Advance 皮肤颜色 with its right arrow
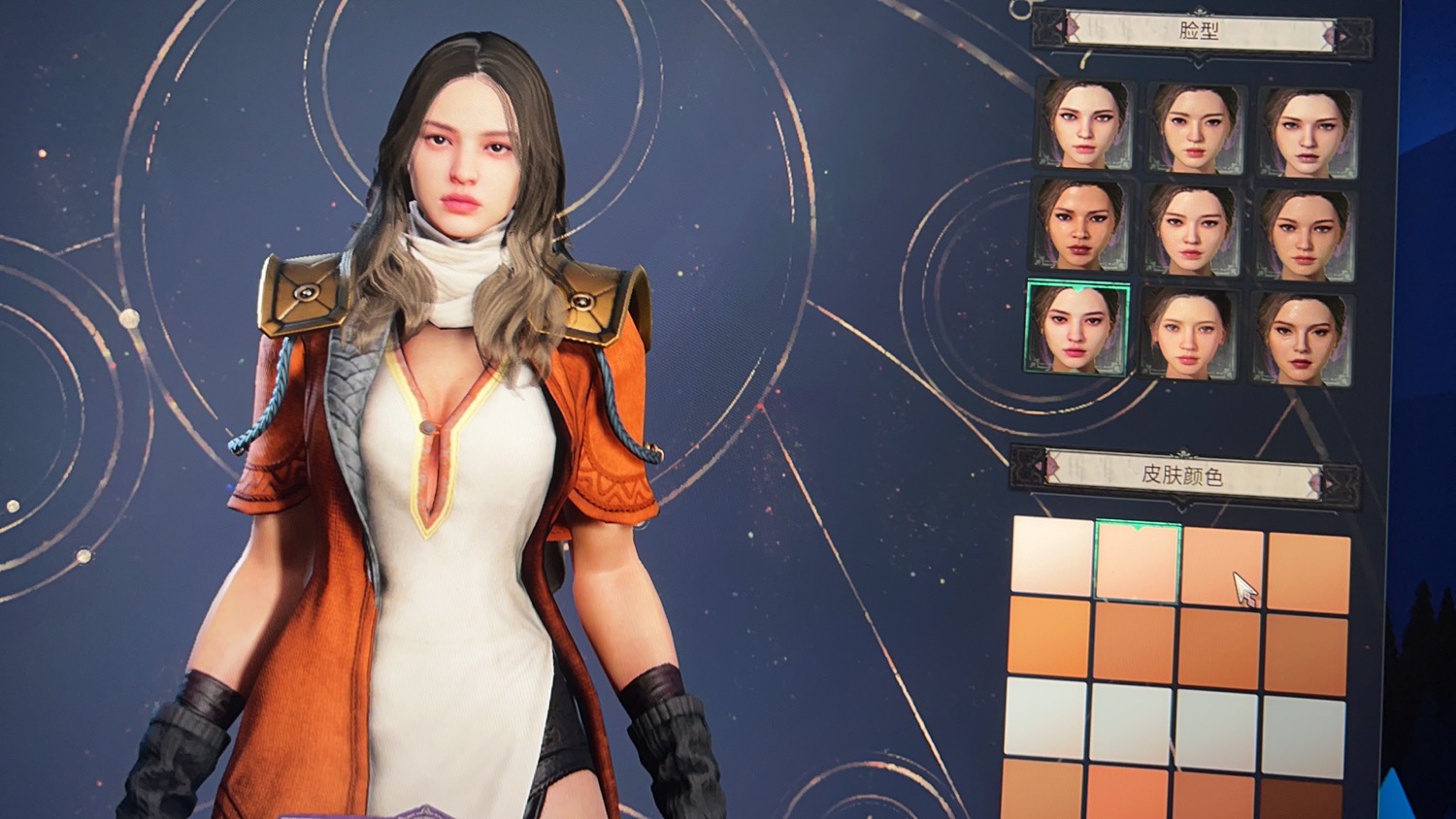 (1329, 481)
